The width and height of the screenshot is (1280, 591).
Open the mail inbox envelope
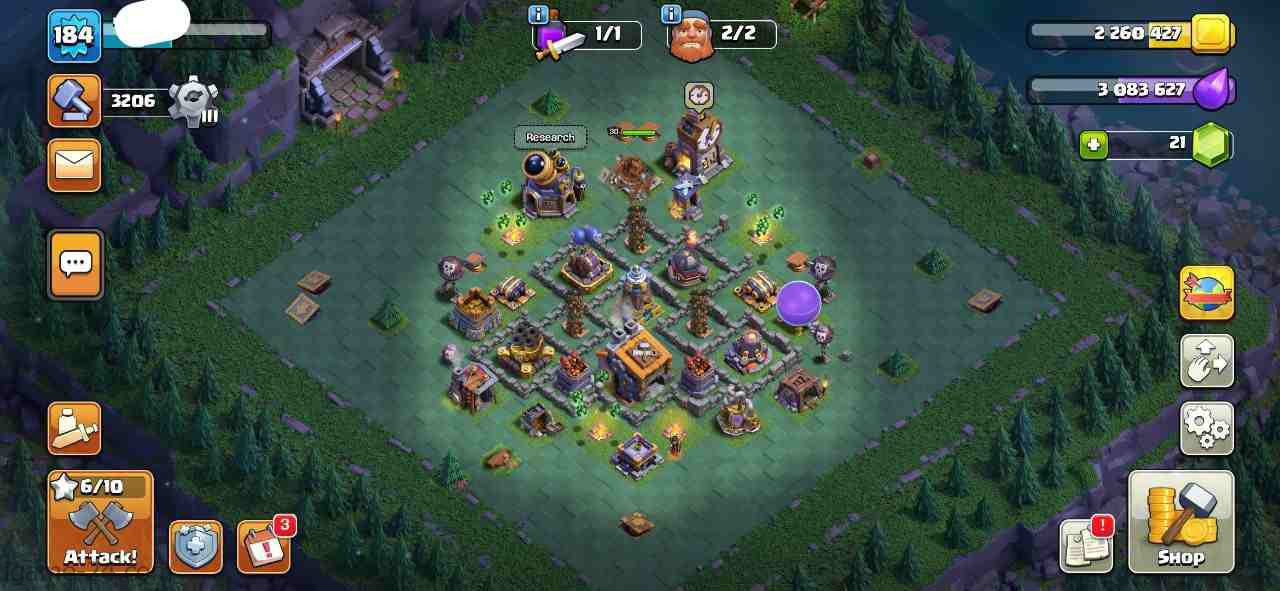[x=75, y=164]
